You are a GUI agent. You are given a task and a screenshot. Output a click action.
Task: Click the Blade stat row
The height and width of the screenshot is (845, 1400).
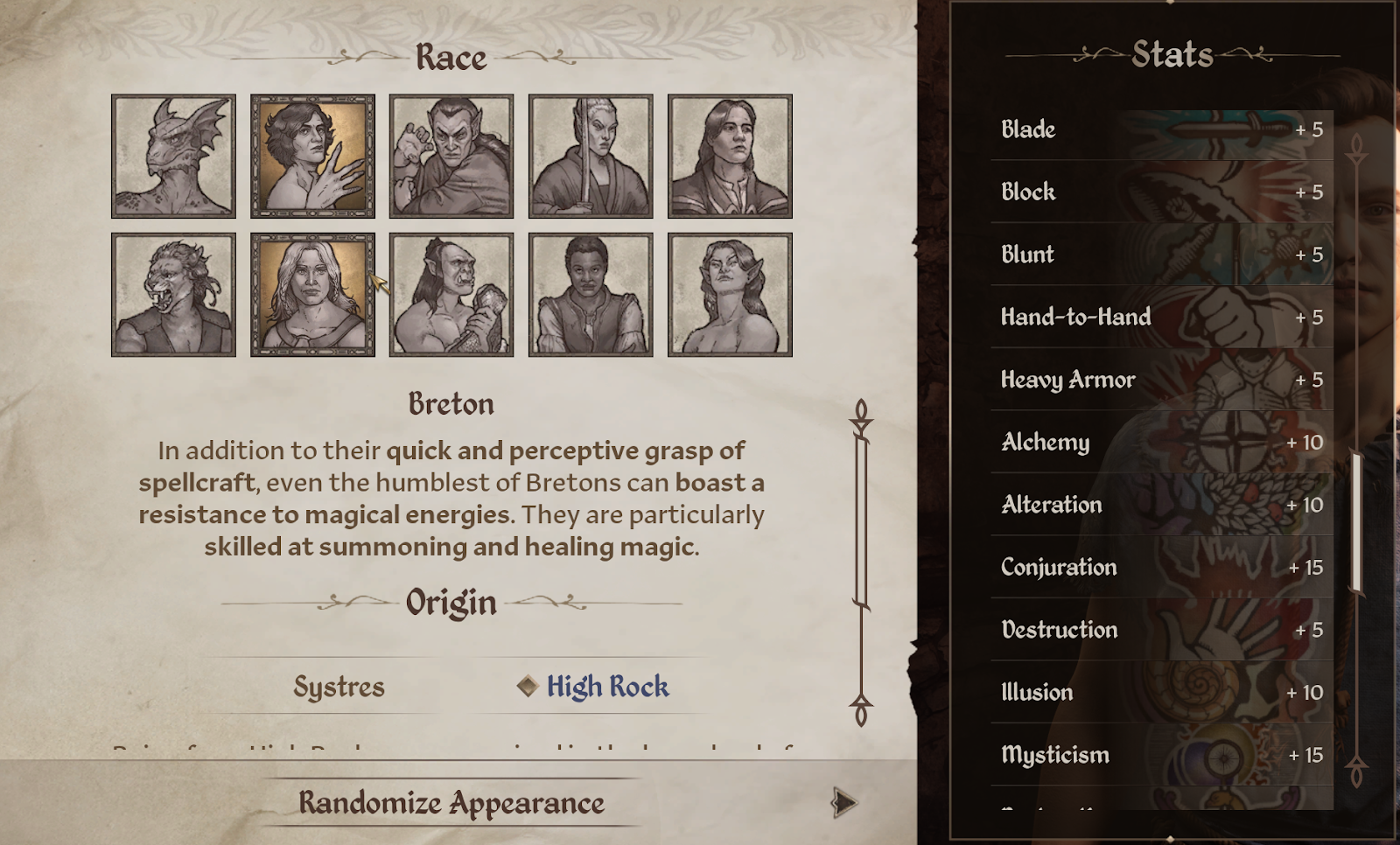[1161, 129]
